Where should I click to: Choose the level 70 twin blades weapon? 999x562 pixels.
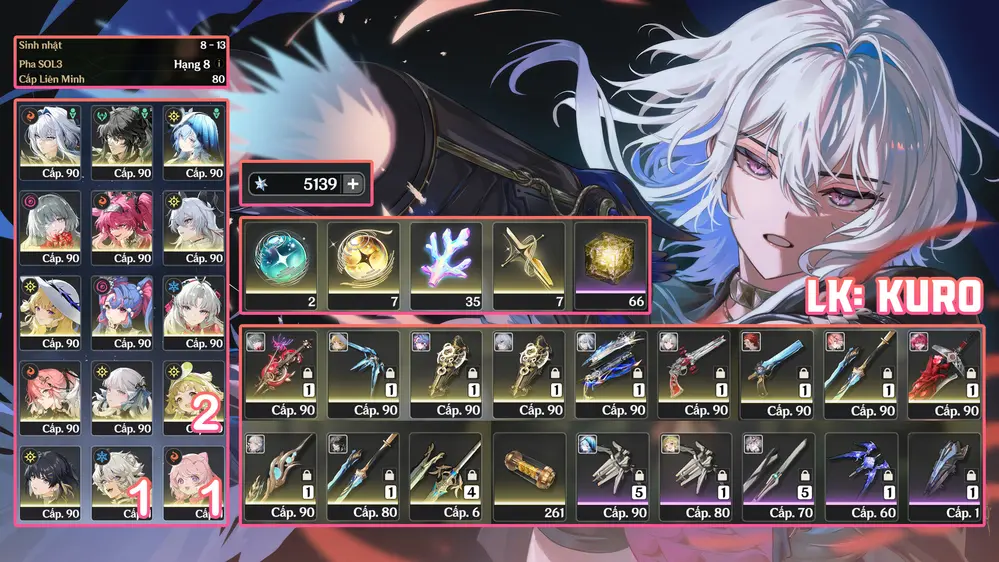776,478
